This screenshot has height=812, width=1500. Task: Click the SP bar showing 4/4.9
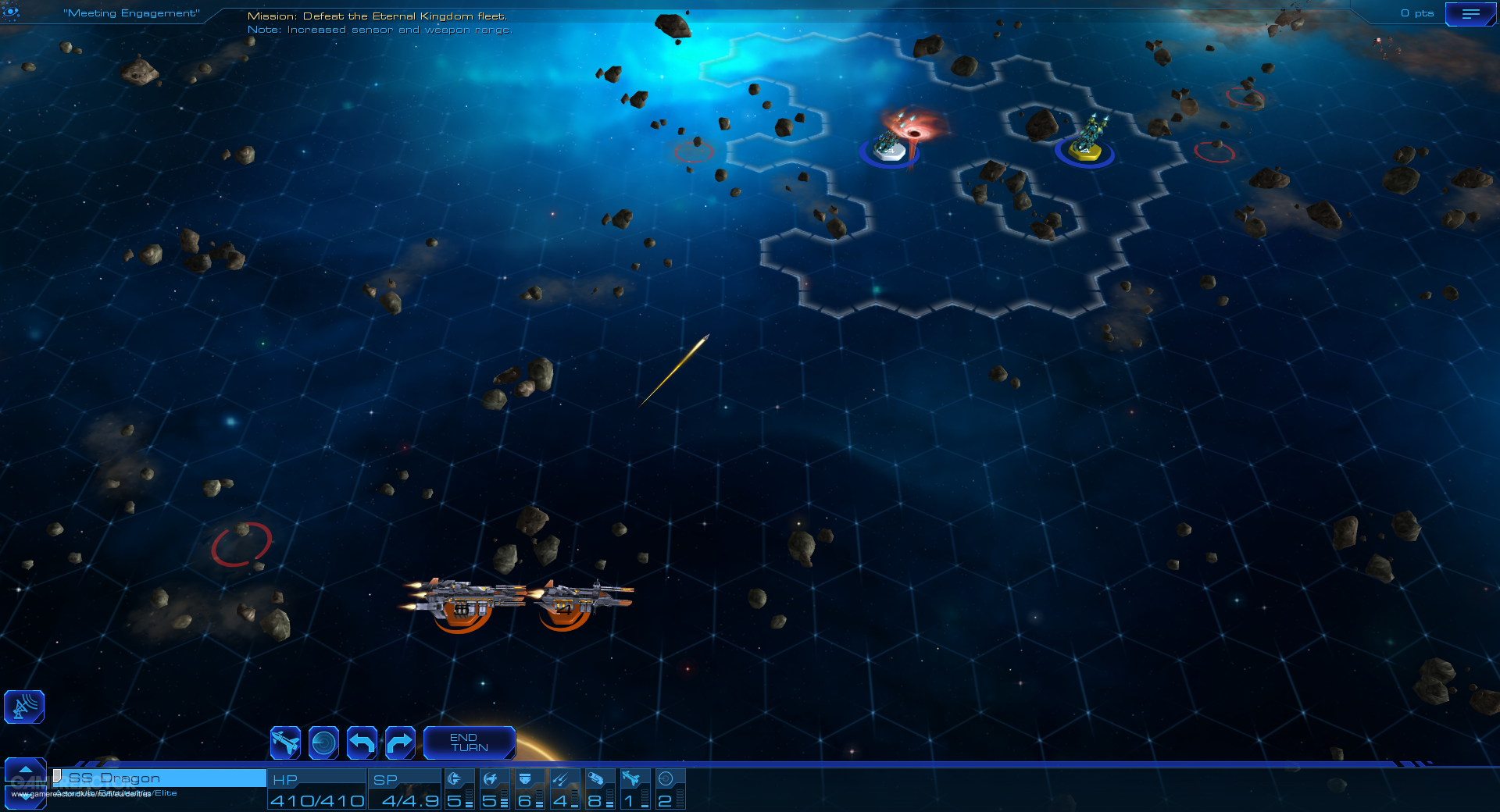pos(405,789)
